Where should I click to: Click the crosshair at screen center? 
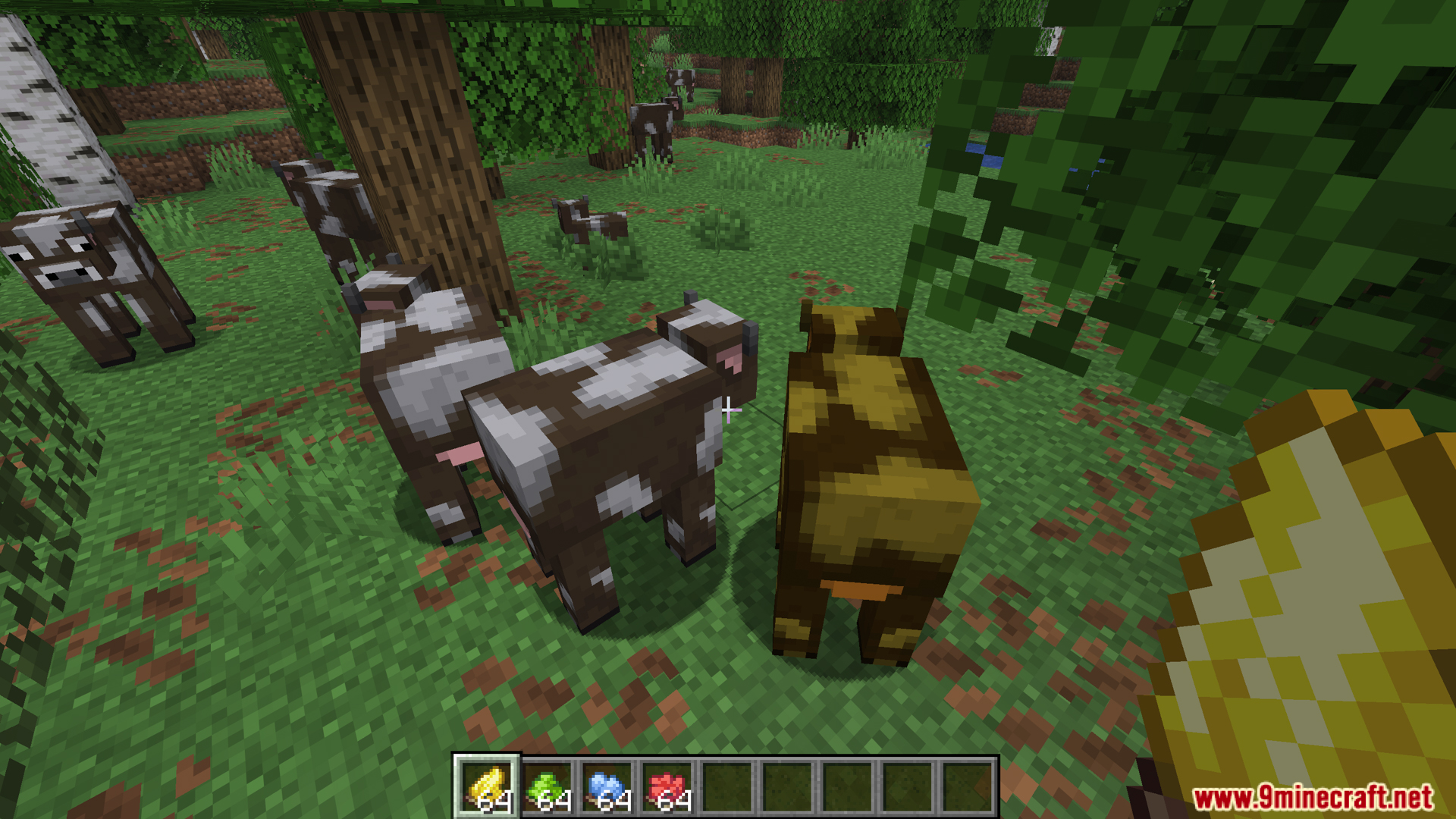point(728,409)
